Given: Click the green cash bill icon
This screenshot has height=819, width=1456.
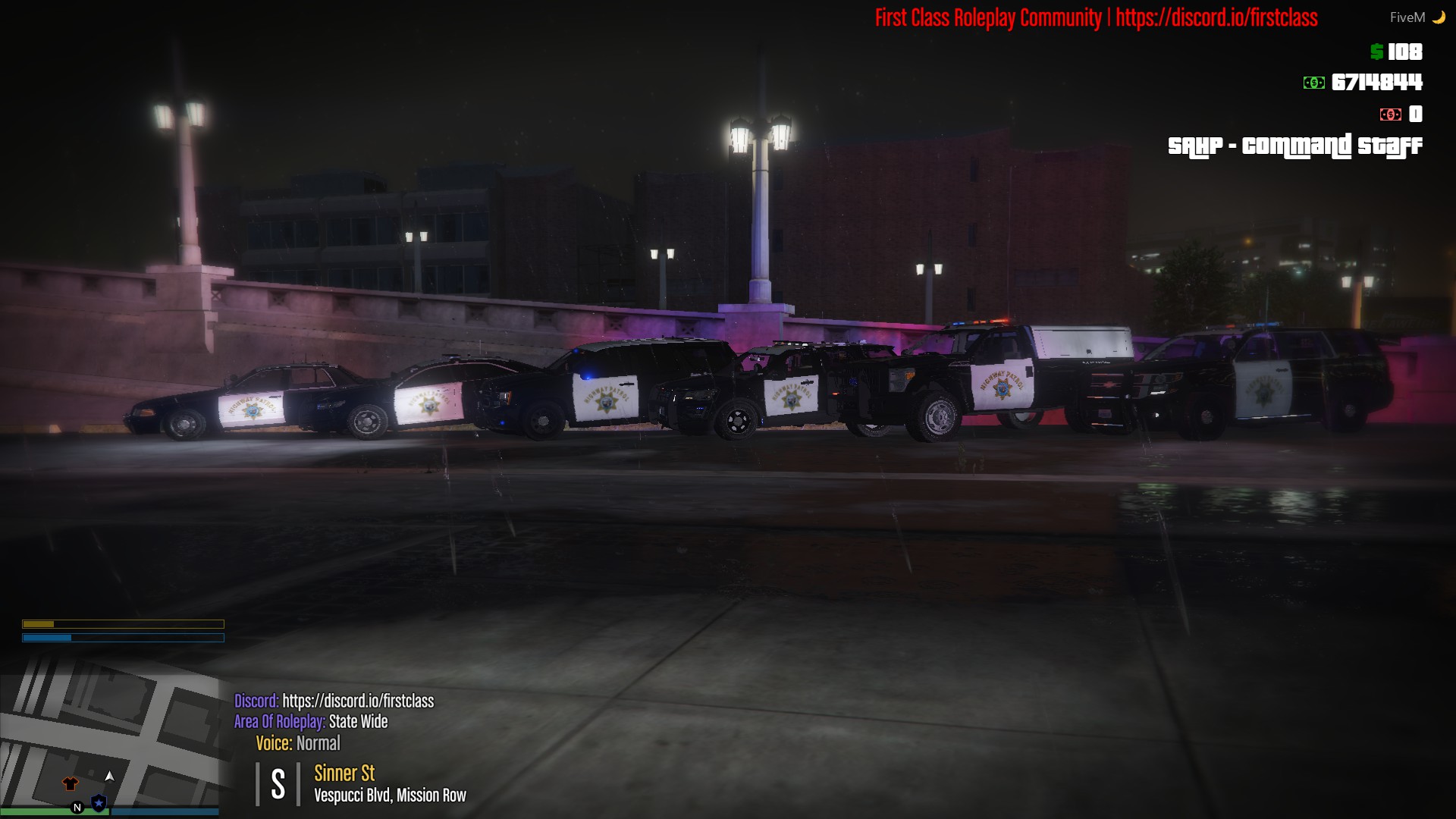Looking at the screenshot, I should point(1313,83).
